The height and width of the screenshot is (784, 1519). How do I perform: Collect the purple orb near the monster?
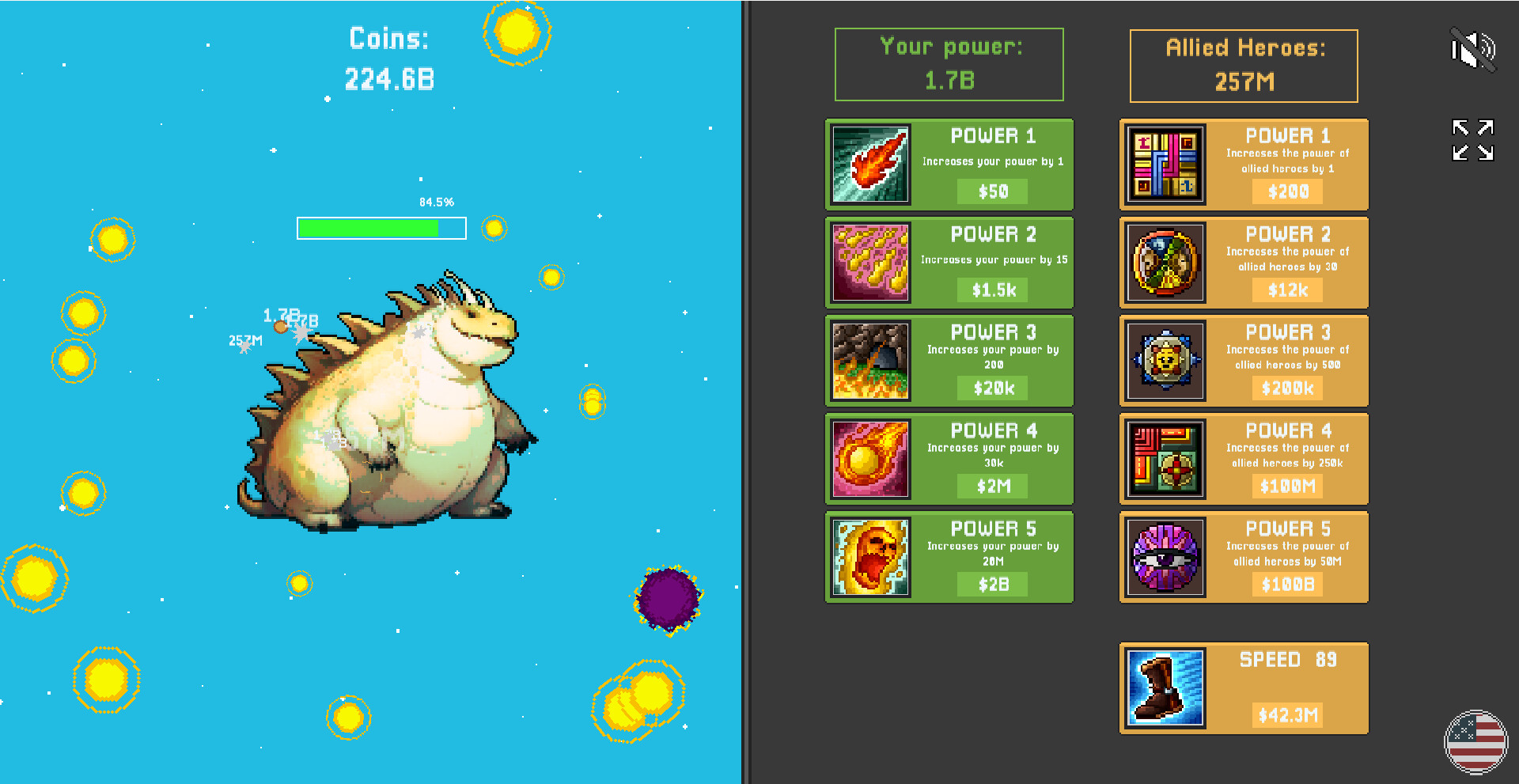(669, 600)
